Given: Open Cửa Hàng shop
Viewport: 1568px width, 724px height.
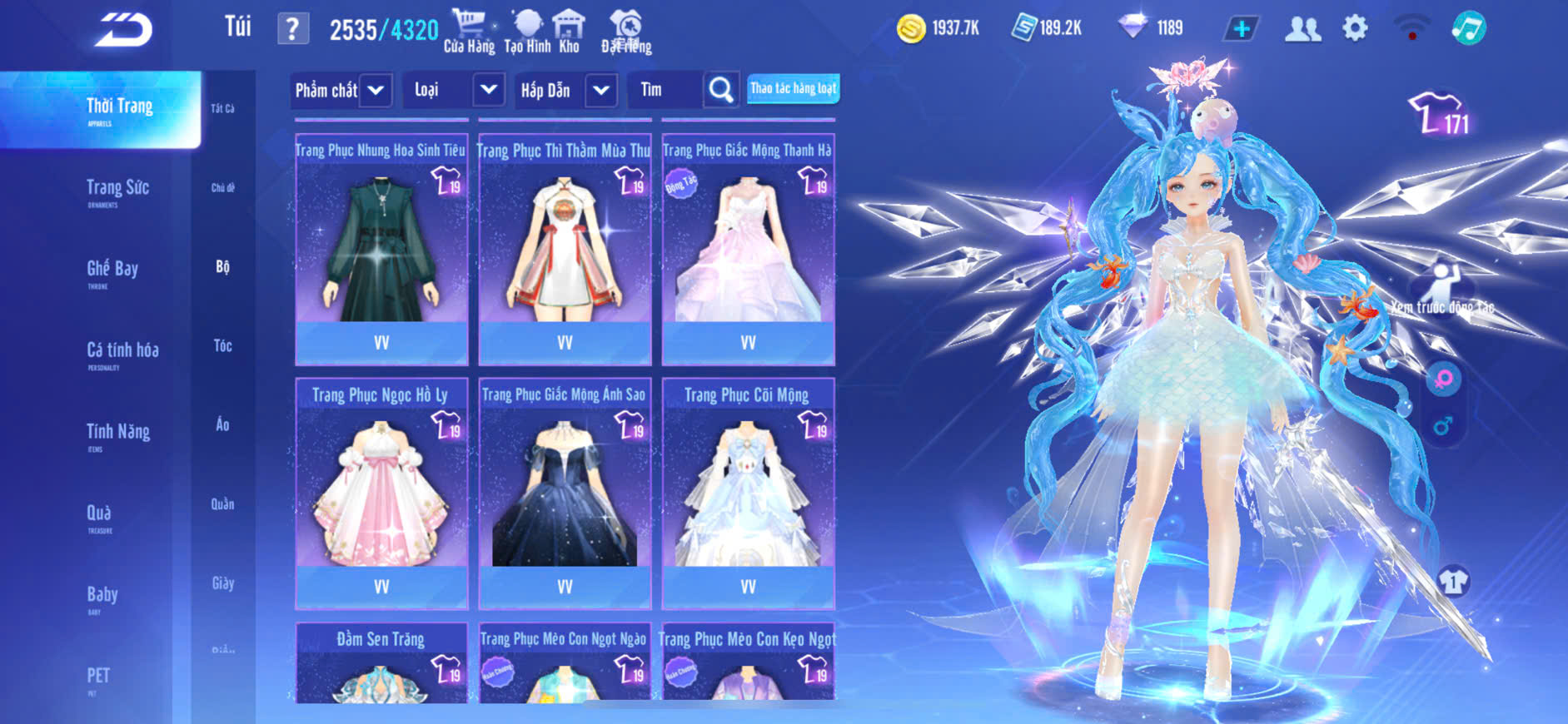Looking at the screenshot, I should click(x=469, y=32).
